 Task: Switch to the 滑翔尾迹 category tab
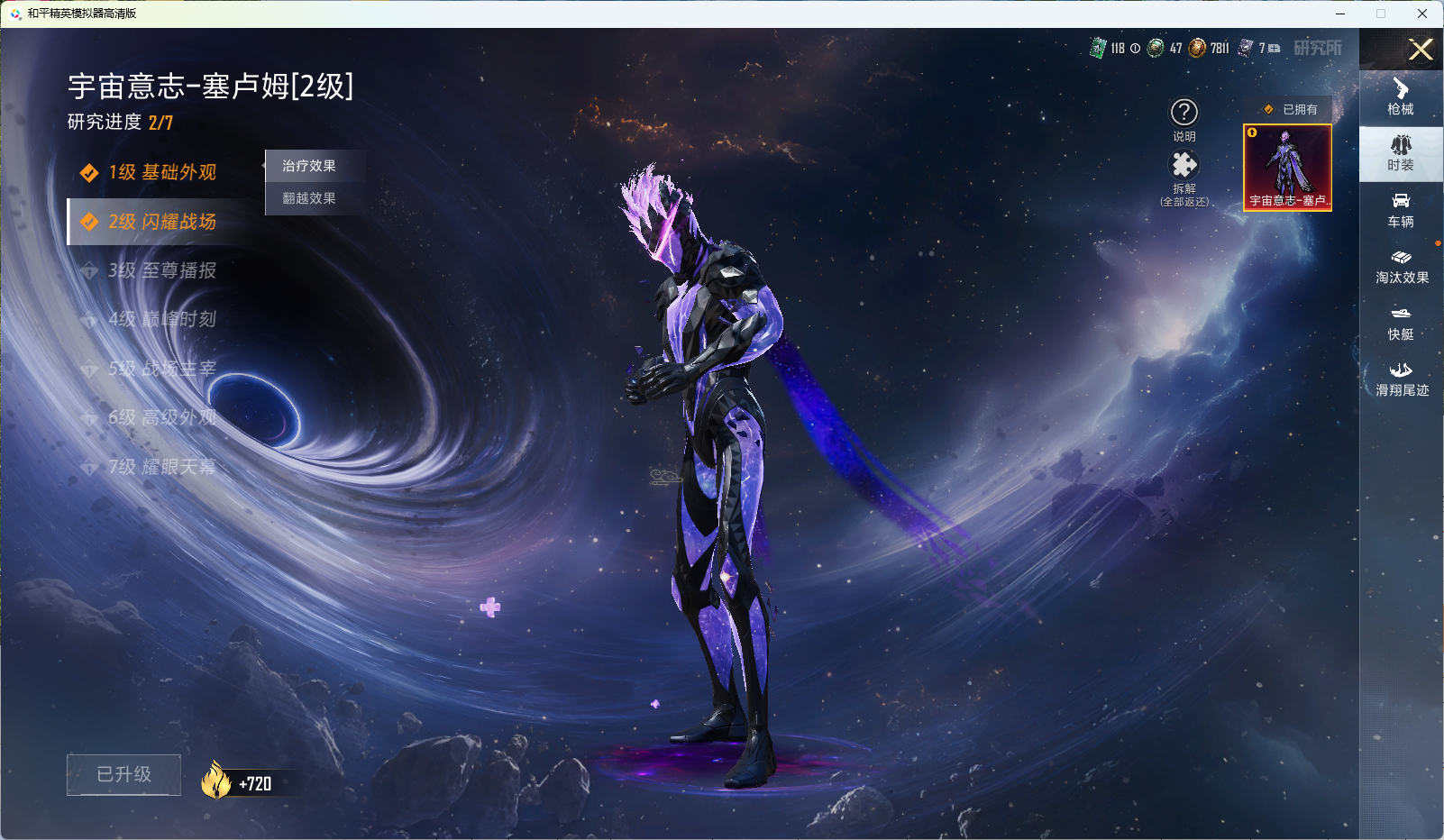coord(1401,379)
